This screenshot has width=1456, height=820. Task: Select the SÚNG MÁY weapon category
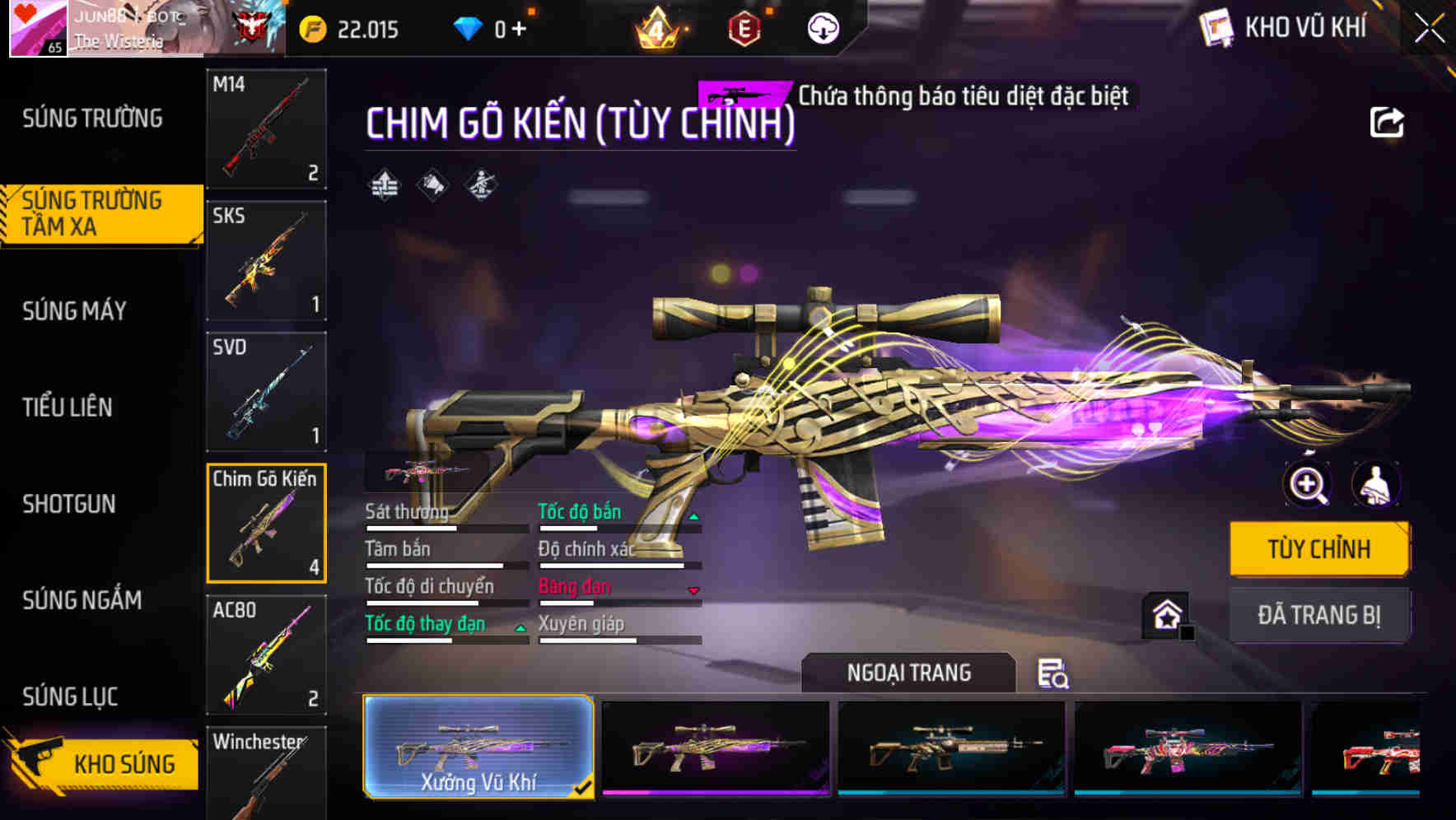(73, 311)
